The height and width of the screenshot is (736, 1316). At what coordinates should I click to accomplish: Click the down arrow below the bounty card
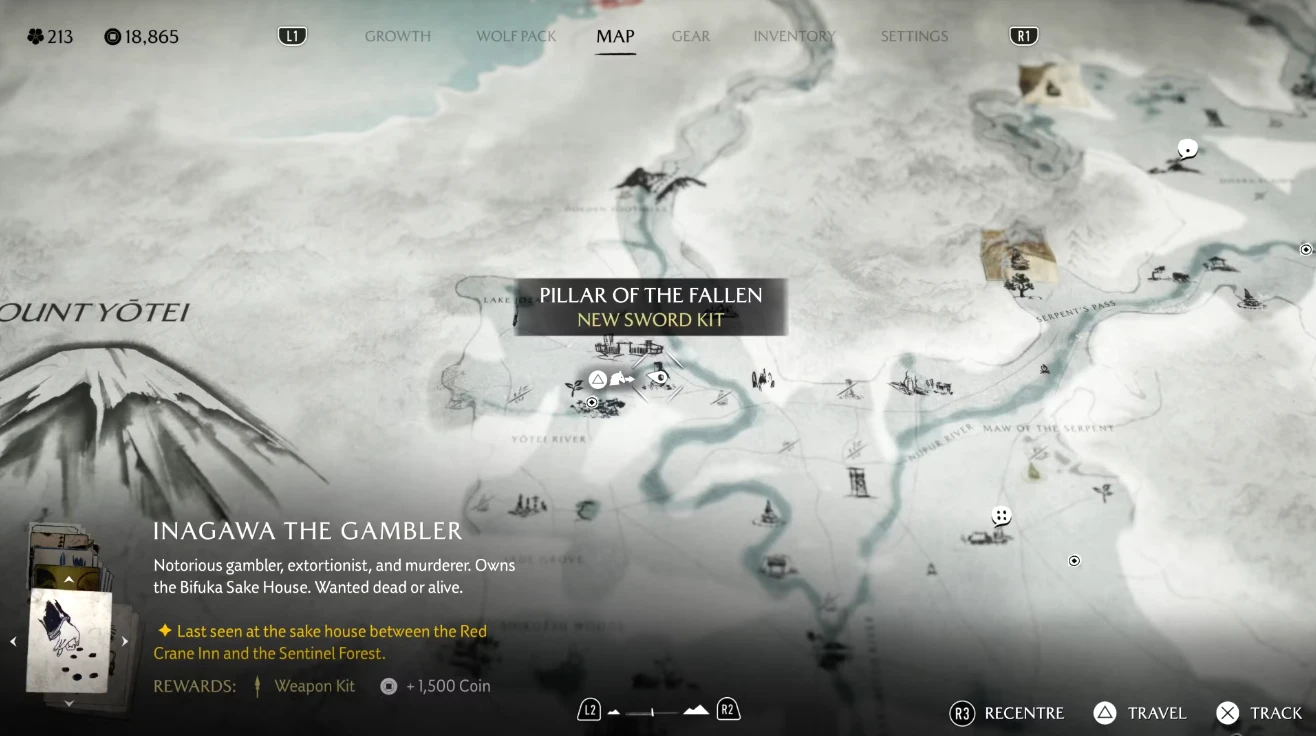69,703
